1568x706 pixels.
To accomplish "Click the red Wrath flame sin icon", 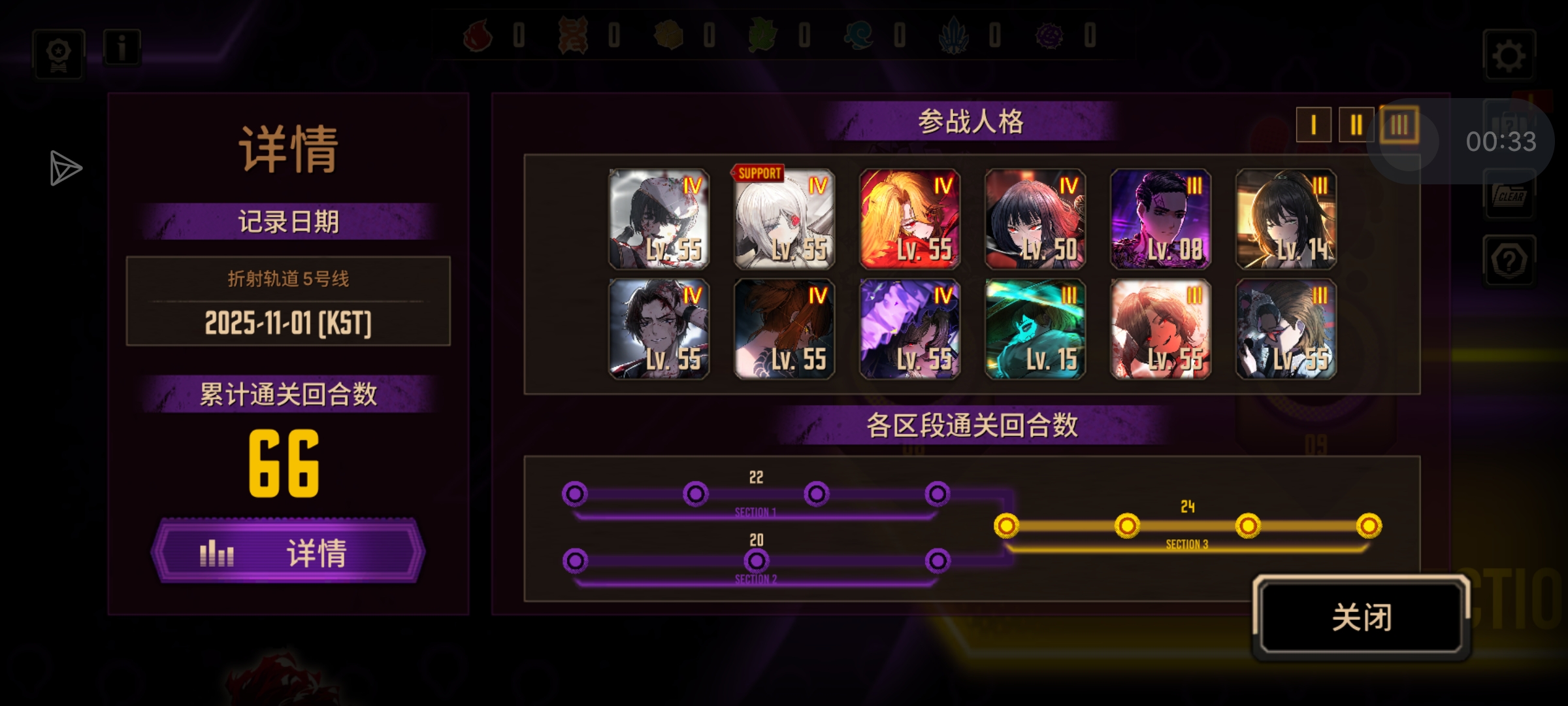I will (x=477, y=37).
